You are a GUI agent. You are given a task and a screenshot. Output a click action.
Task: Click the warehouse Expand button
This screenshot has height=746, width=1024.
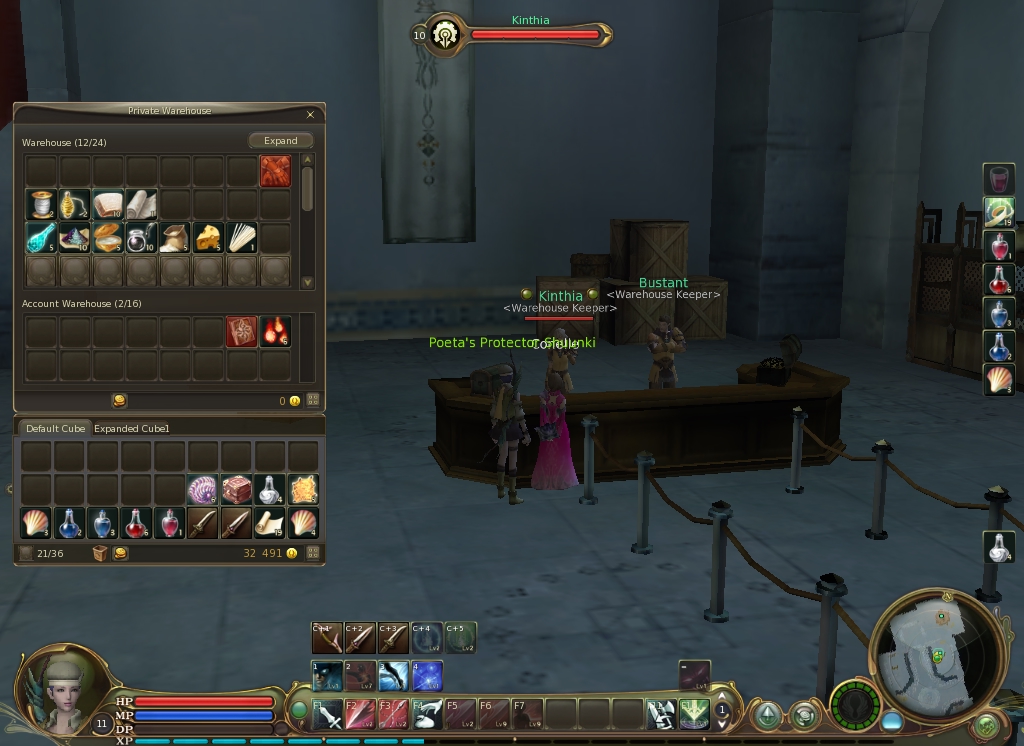(x=281, y=141)
